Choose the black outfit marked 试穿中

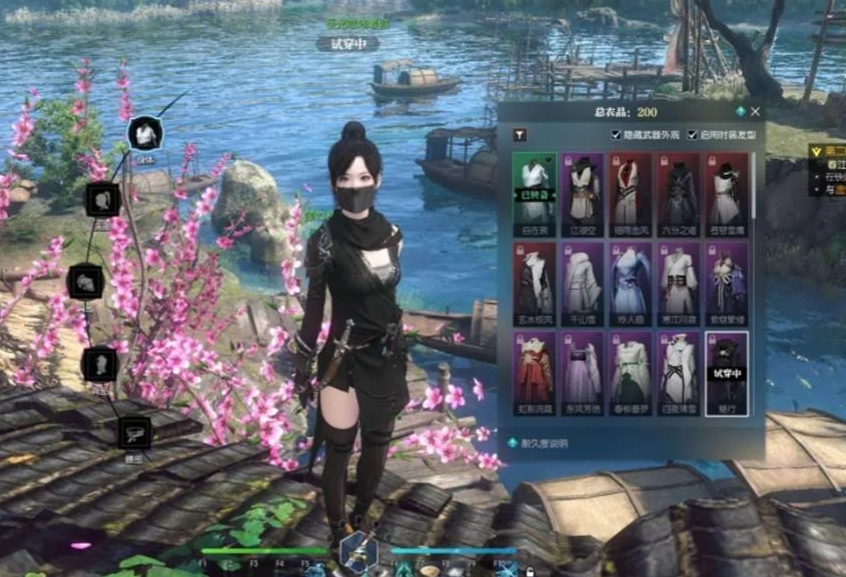tap(727, 370)
